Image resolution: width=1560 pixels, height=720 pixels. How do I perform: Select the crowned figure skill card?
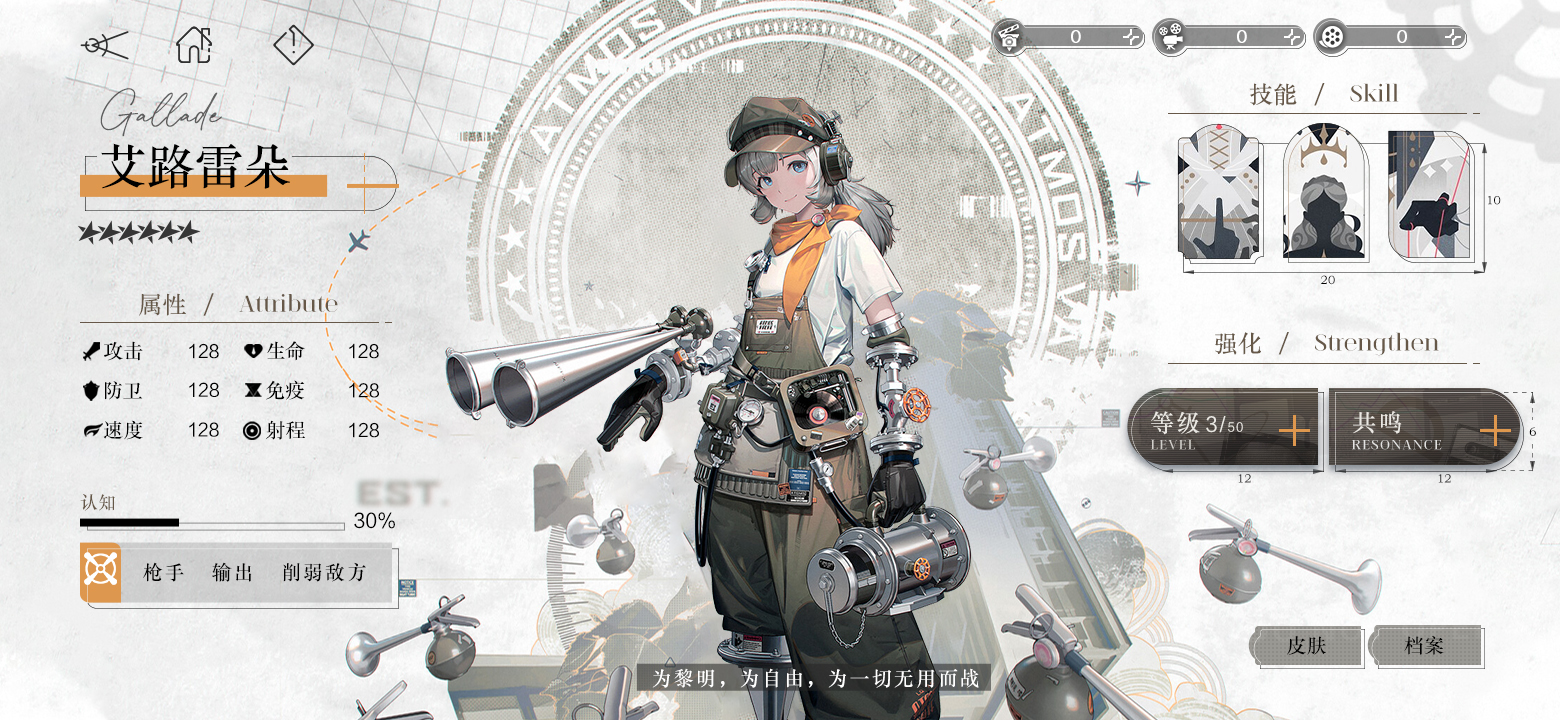[x=1324, y=194]
